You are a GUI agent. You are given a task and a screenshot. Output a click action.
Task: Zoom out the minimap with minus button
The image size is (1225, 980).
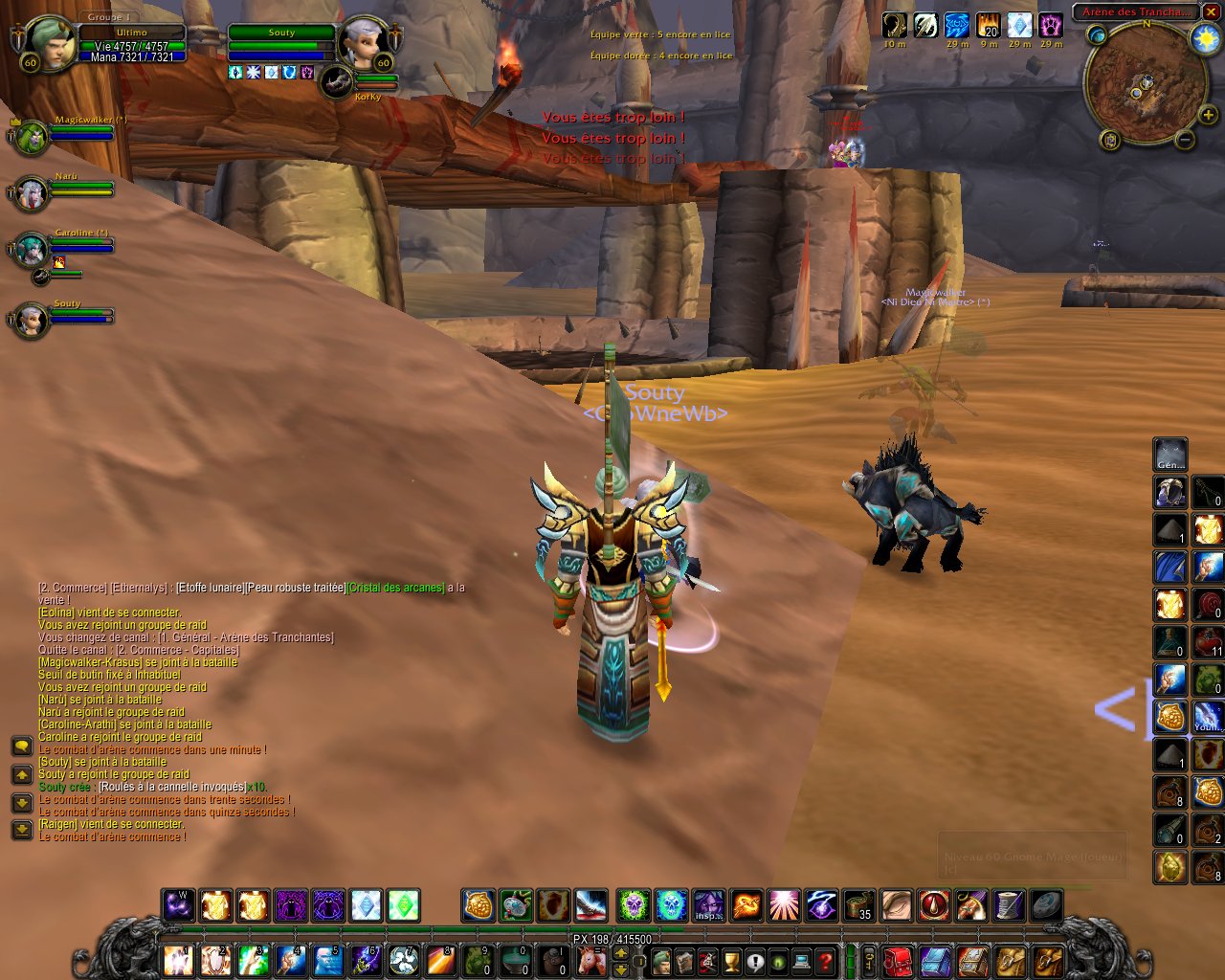click(x=1184, y=141)
